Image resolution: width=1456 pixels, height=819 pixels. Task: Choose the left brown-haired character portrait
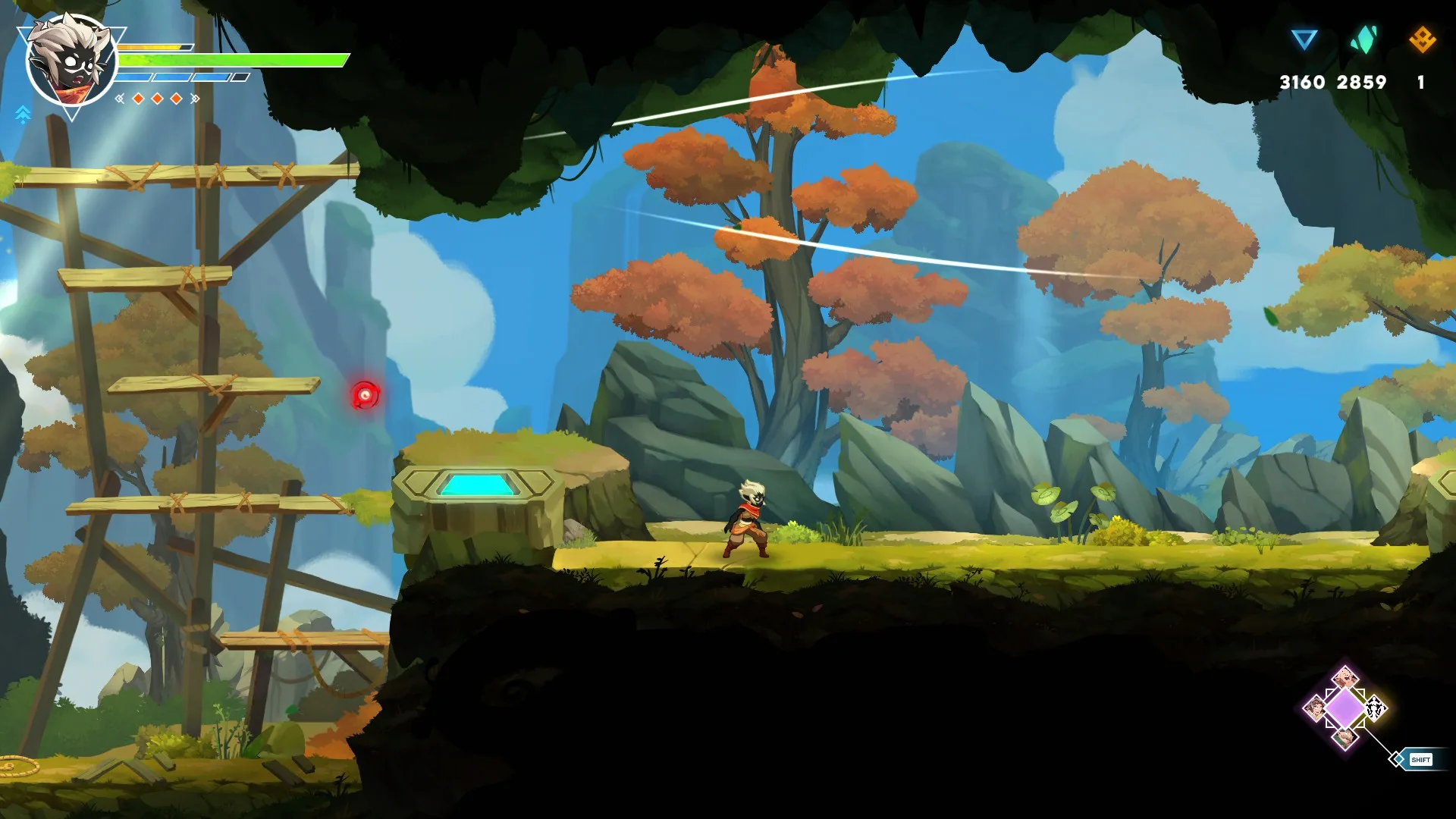coord(1315,709)
